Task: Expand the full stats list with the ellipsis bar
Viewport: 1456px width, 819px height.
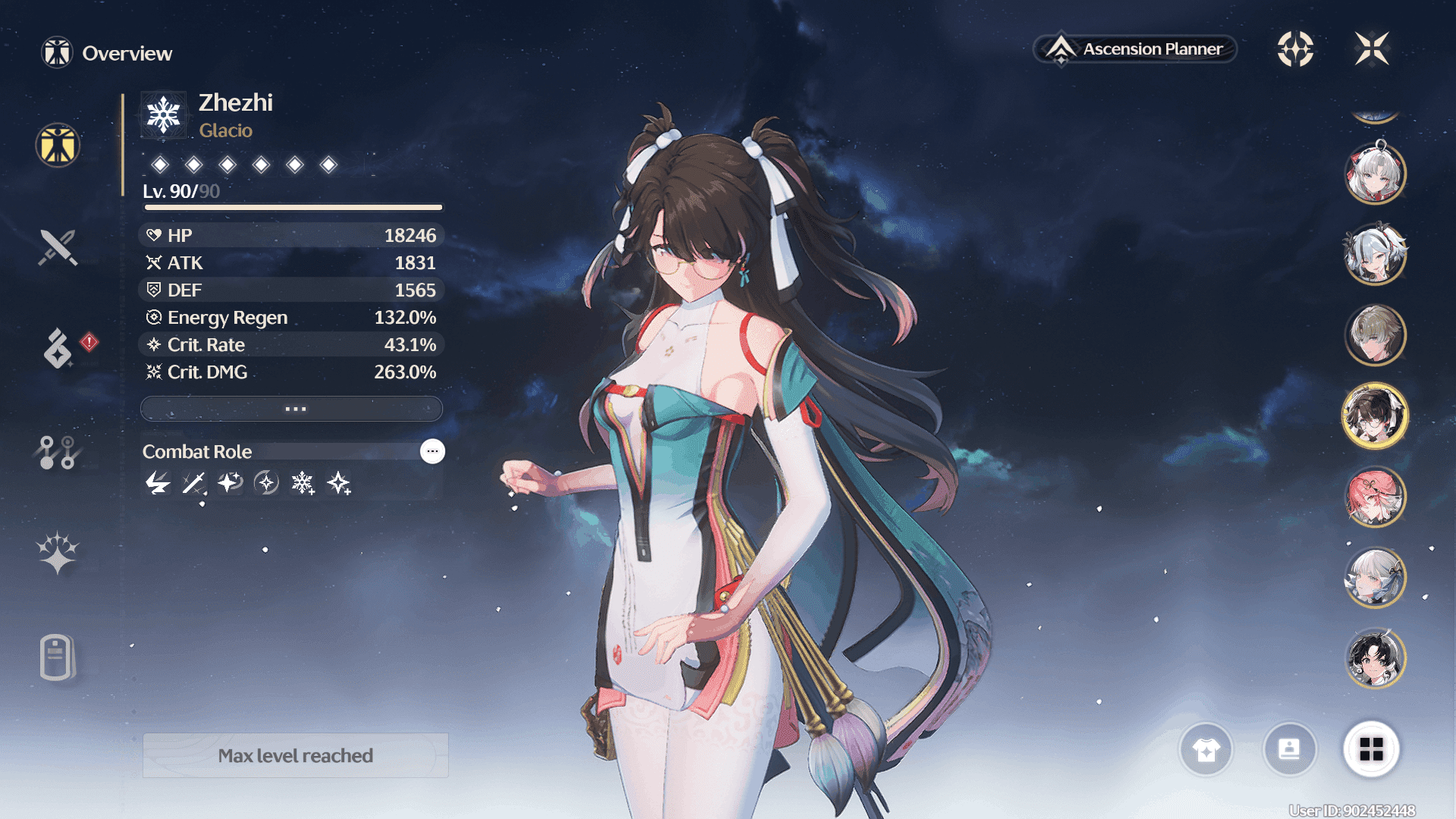Action: pos(292,409)
